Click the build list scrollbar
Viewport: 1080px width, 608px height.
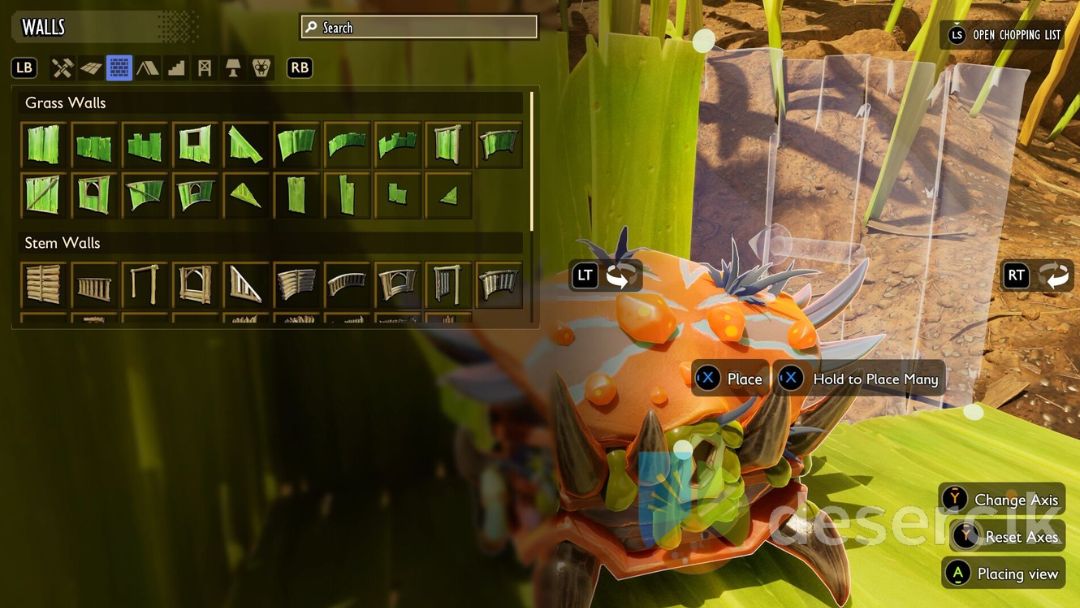(532, 160)
